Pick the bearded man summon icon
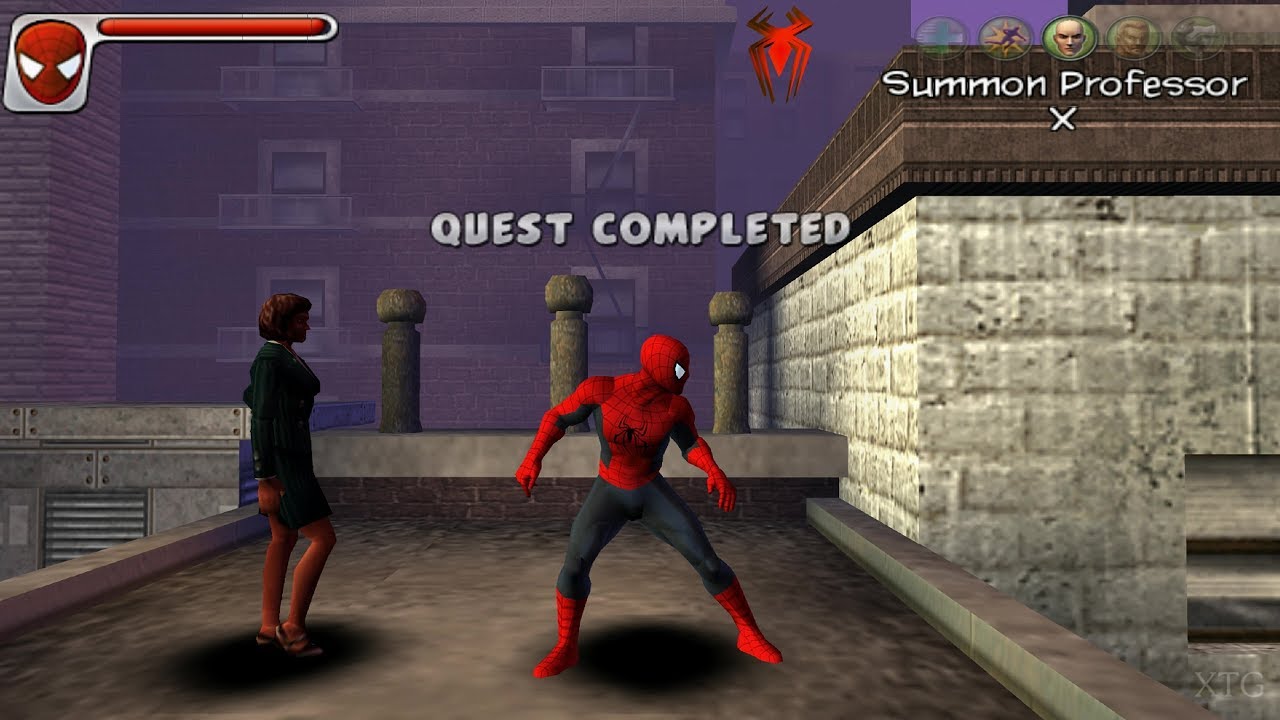 pyautogui.click(x=1133, y=38)
